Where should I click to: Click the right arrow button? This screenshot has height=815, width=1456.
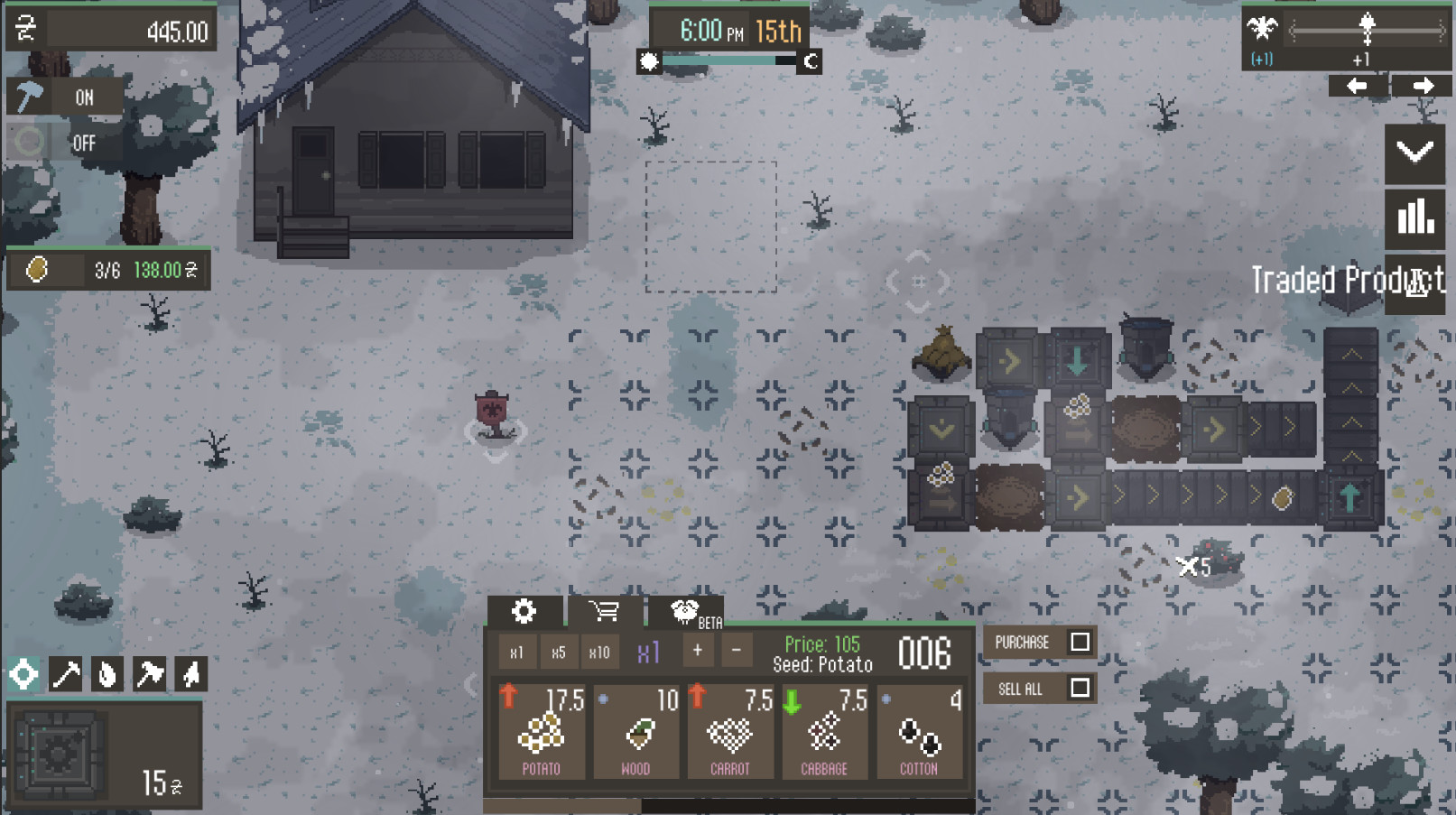[1423, 86]
